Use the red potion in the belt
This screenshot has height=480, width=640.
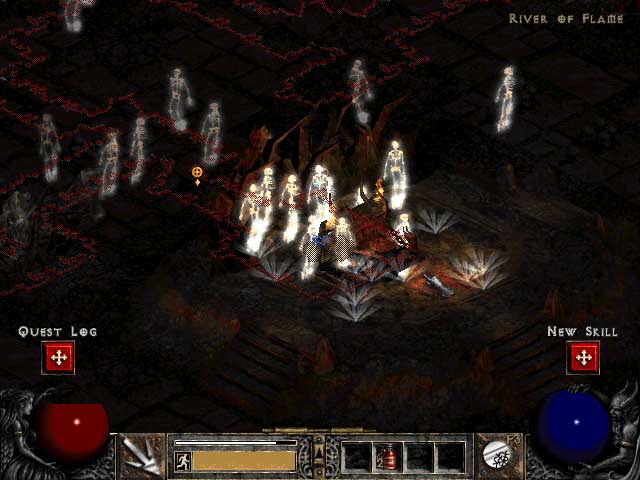click(x=389, y=457)
